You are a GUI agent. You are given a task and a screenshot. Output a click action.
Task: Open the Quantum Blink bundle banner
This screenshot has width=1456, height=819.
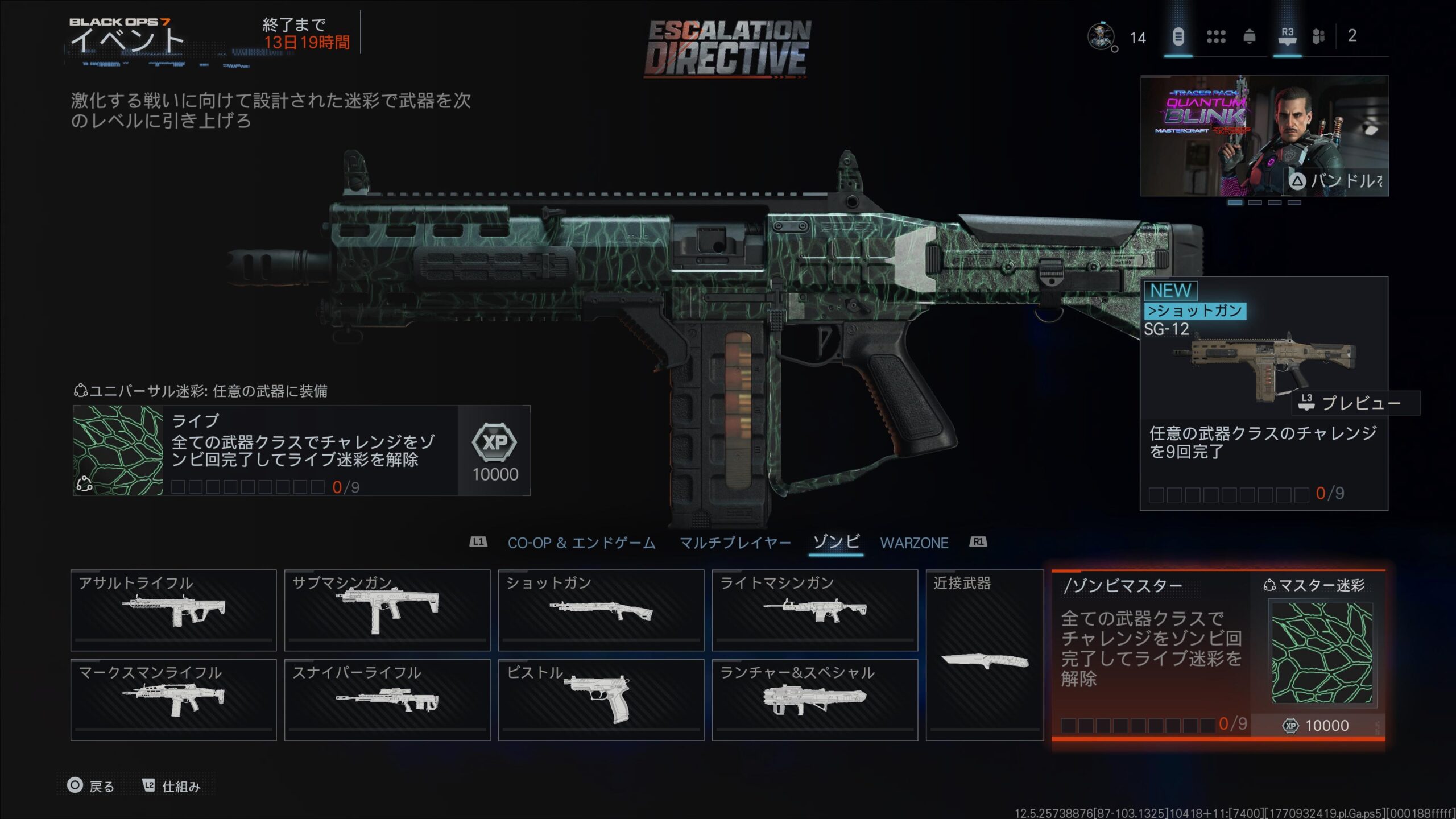tap(1264, 135)
